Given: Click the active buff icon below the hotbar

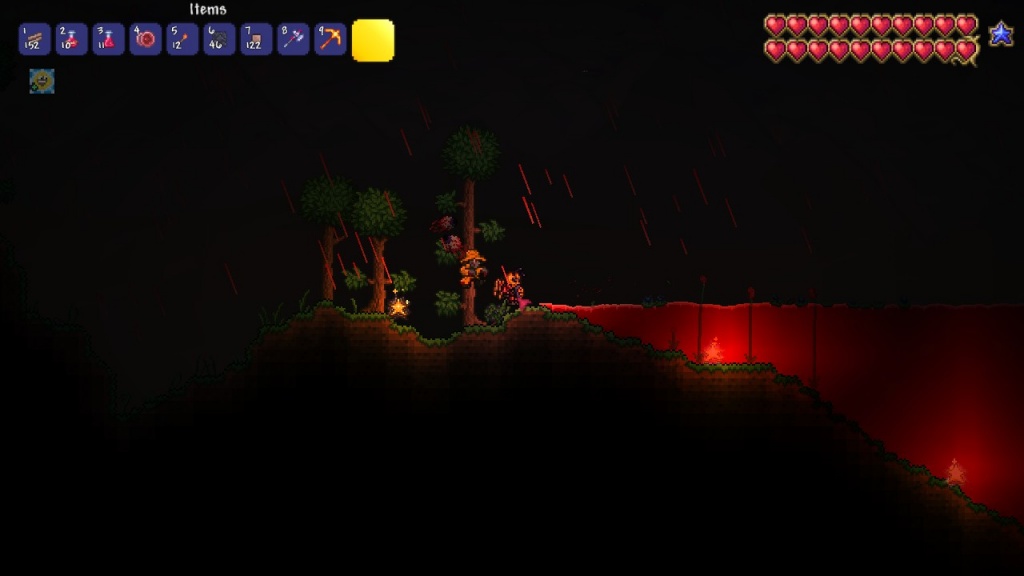Looking at the screenshot, I should coord(42,81).
